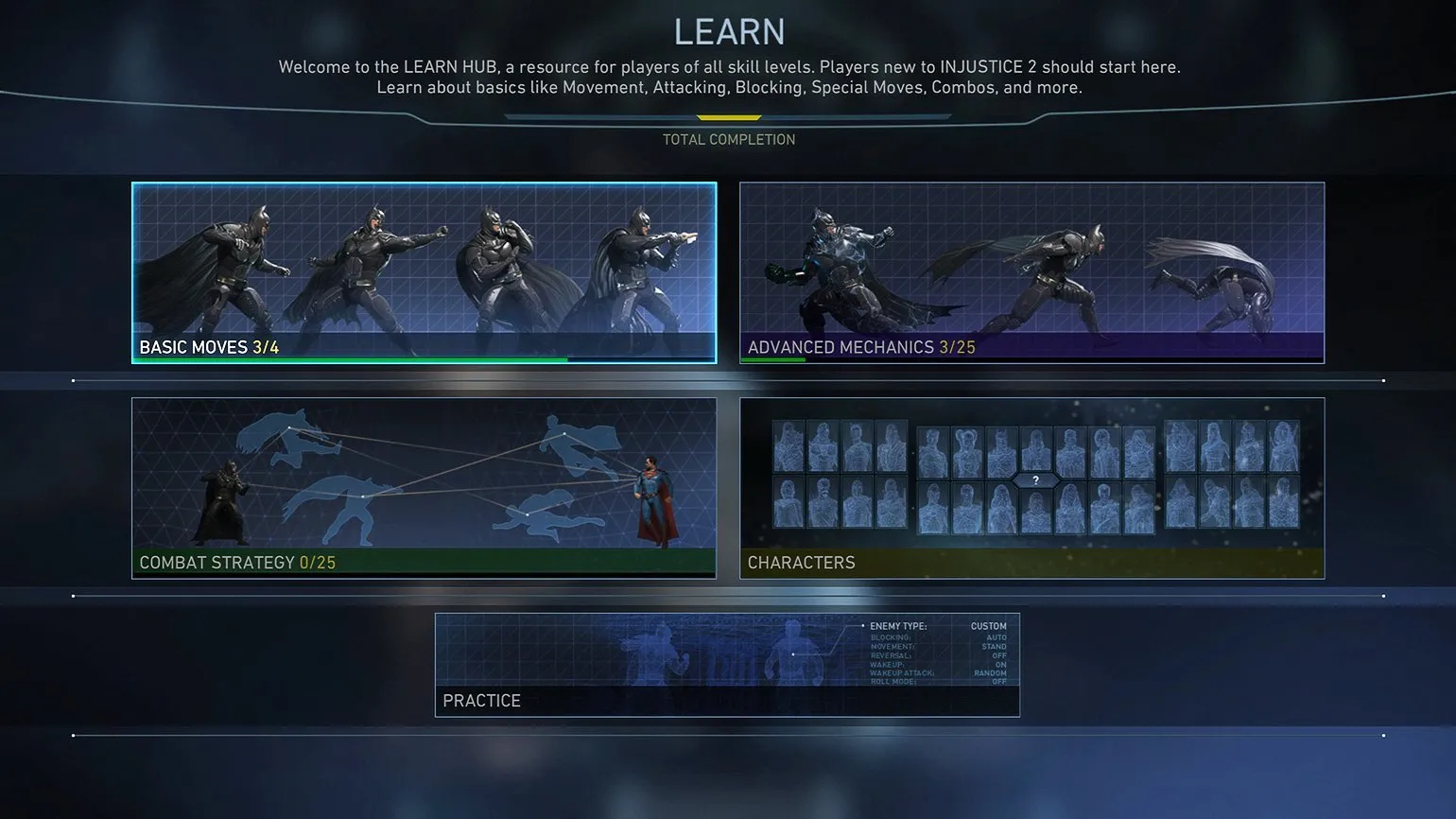The width and height of the screenshot is (1456, 819).
Task: Choose the Combat Strategy lessons
Action: point(424,488)
